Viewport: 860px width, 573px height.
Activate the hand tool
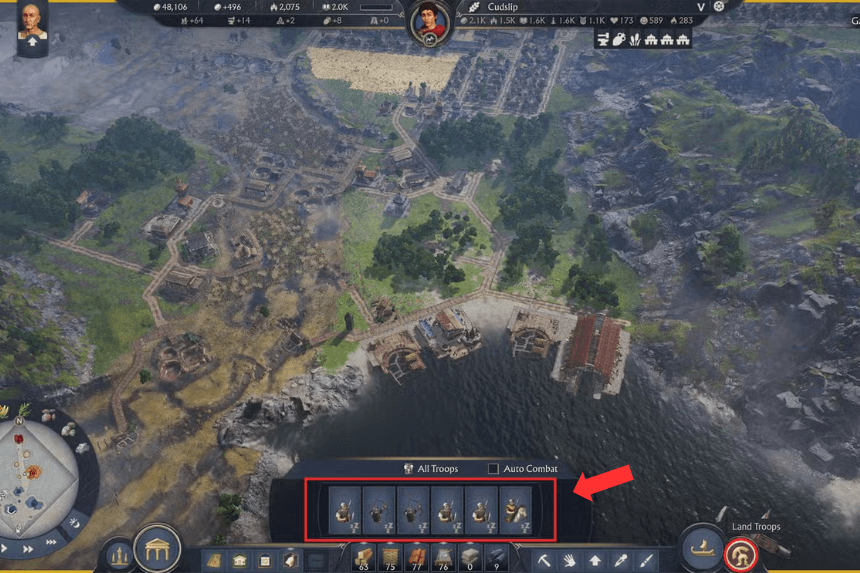point(570,561)
